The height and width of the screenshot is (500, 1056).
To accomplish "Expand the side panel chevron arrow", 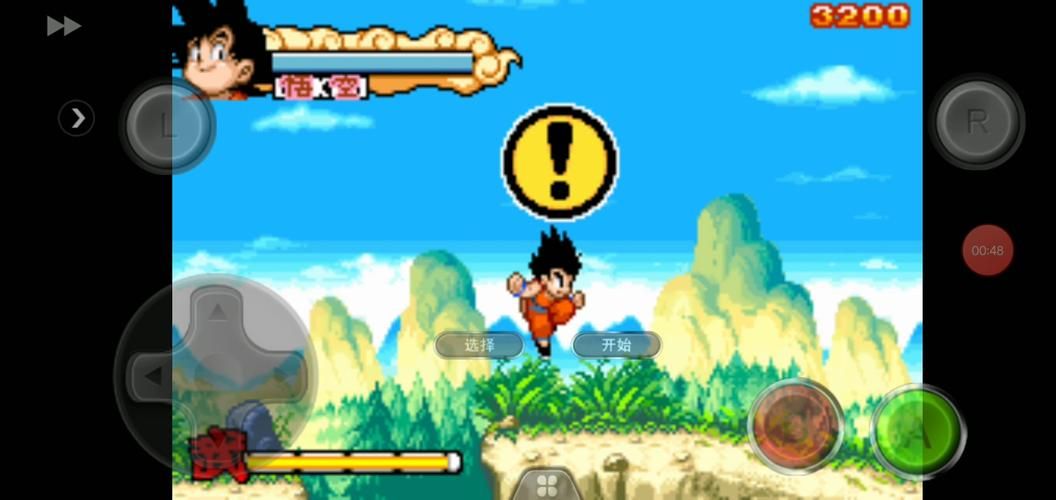I will (x=77, y=119).
